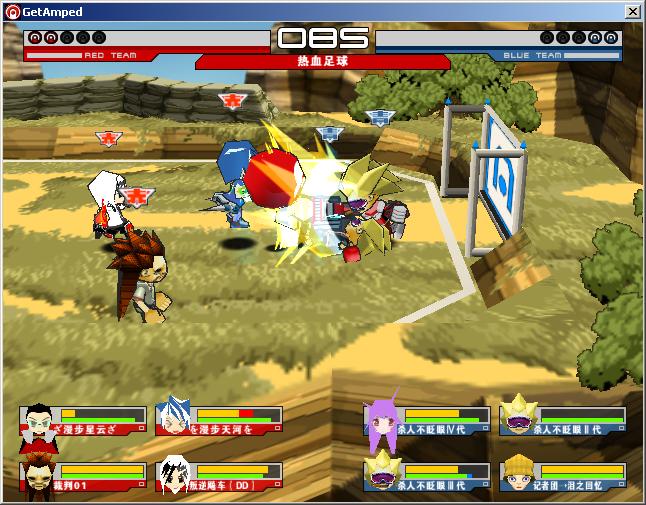The width and height of the screenshot is (646, 505).
Task: Close the GetAmped window
Action: 632,11
